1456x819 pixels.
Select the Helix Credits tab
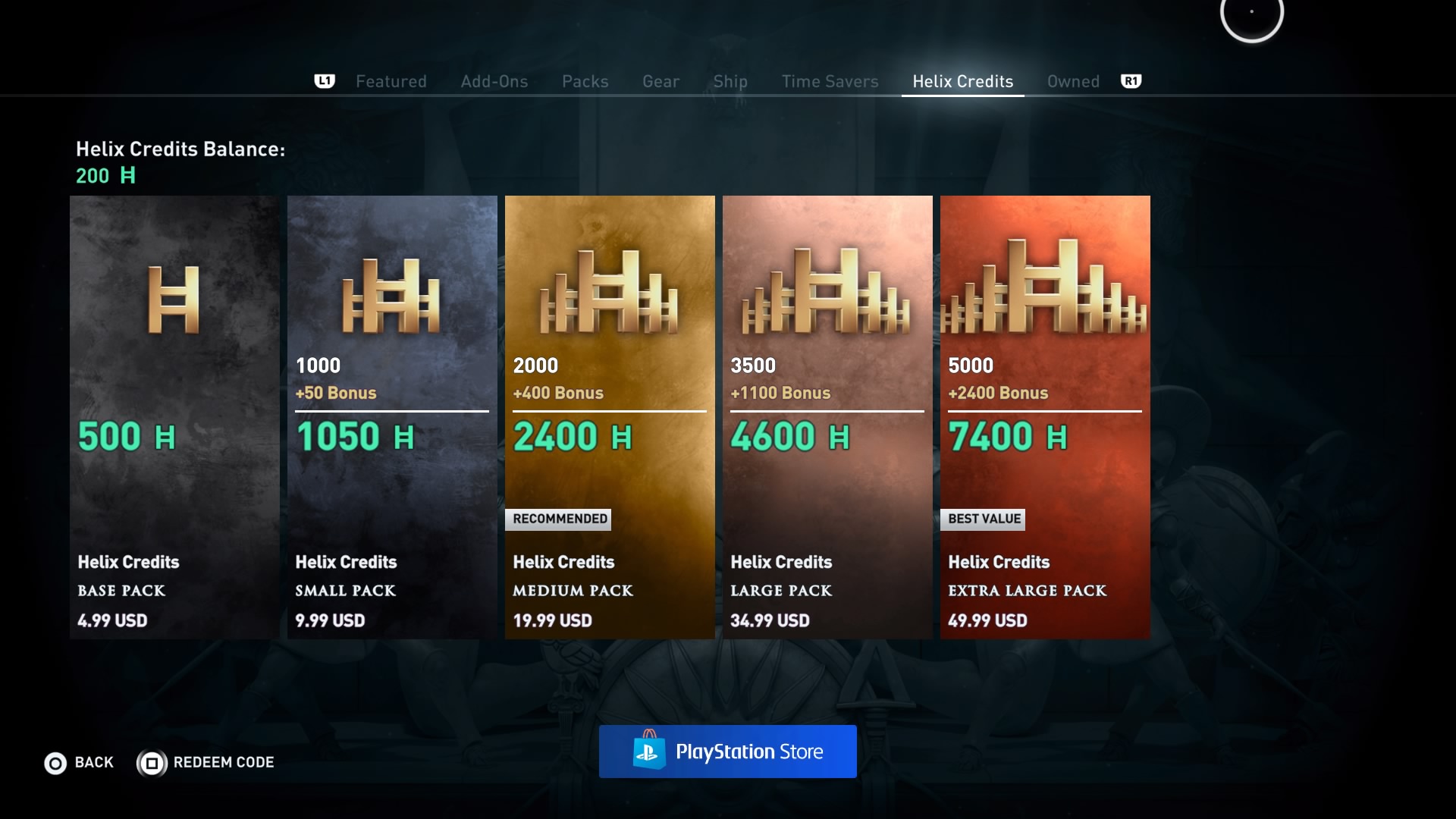(962, 81)
